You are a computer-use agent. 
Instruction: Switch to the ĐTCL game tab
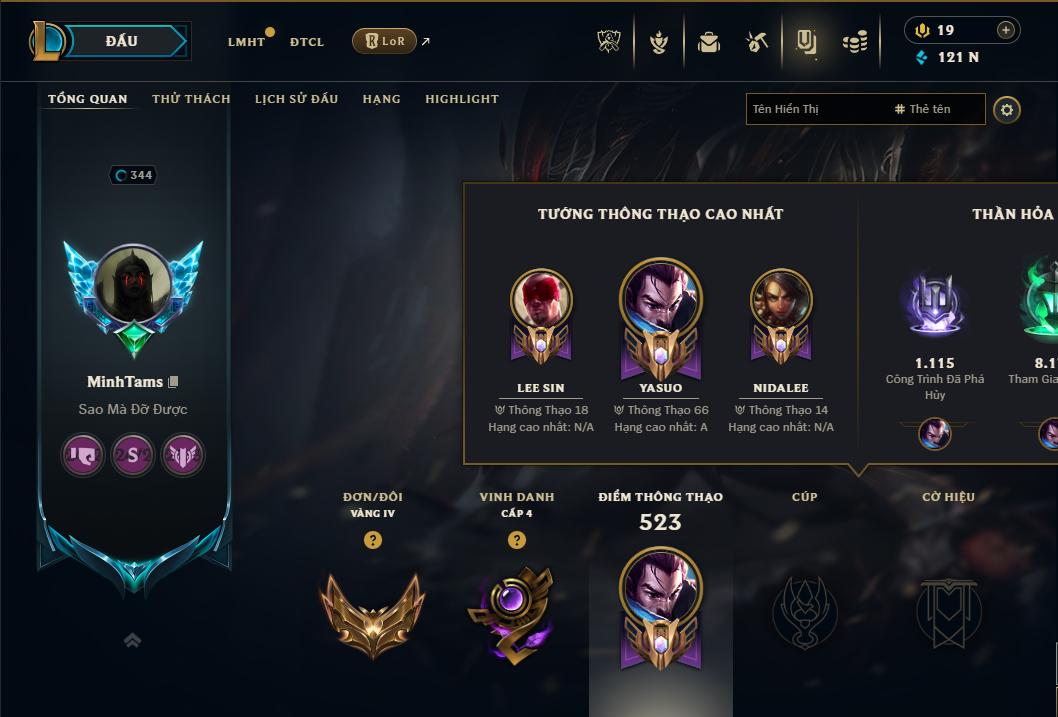click(x=307, y=42)
